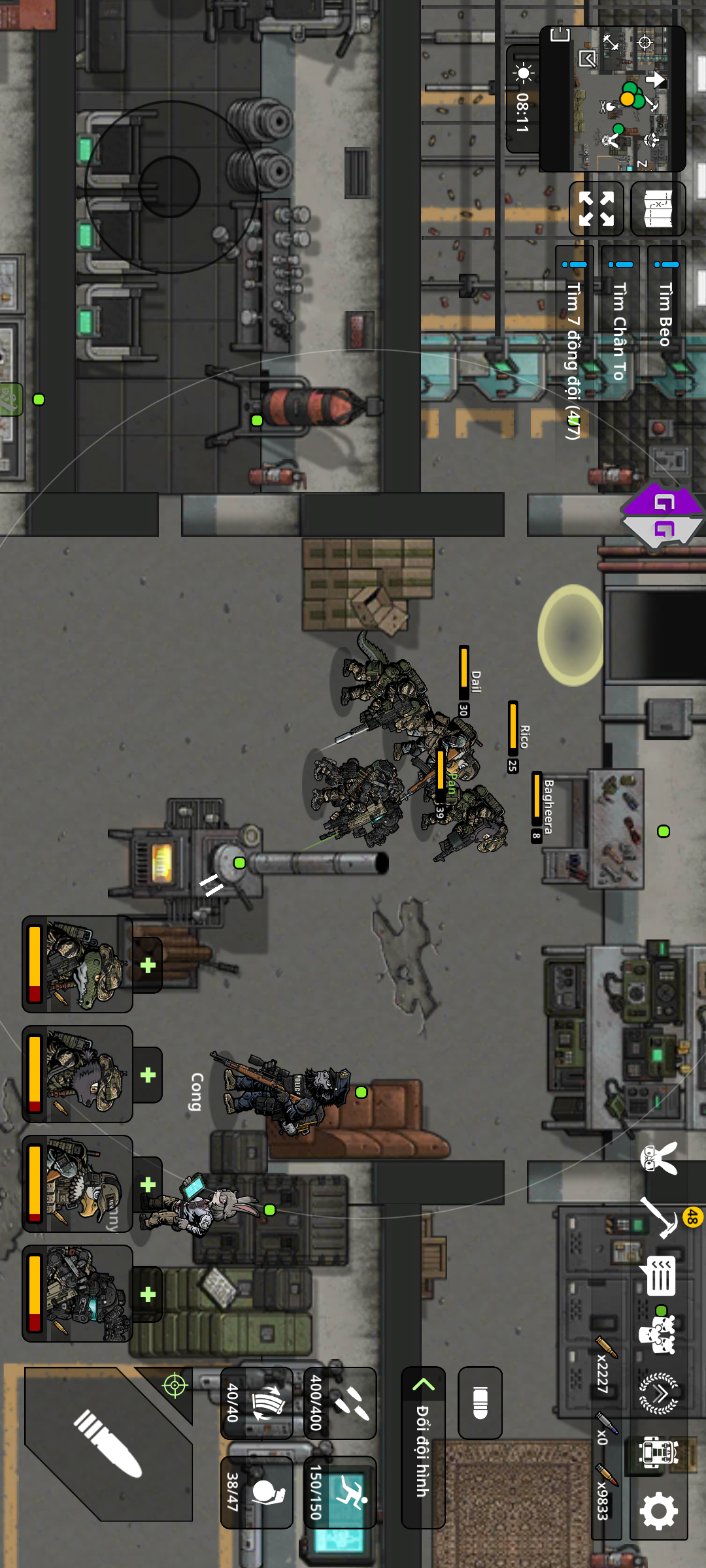The image size is (706, 1568).
Task: Open the gear settings menu
Action: [x=658, y=1510]
